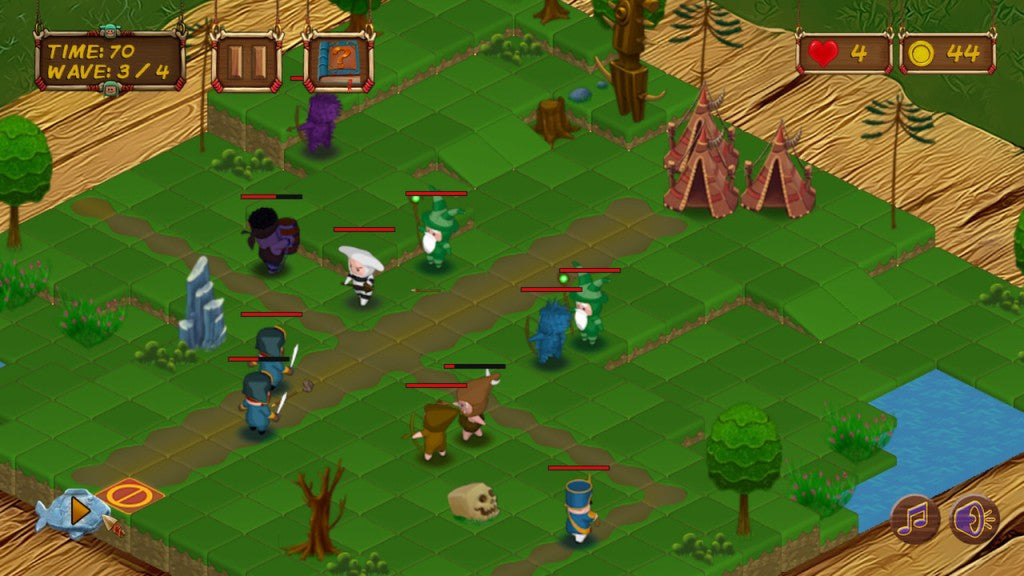Screen dimensions: 1024x576
Task: Toggle the music note button
Action: [x=915, y=518]
